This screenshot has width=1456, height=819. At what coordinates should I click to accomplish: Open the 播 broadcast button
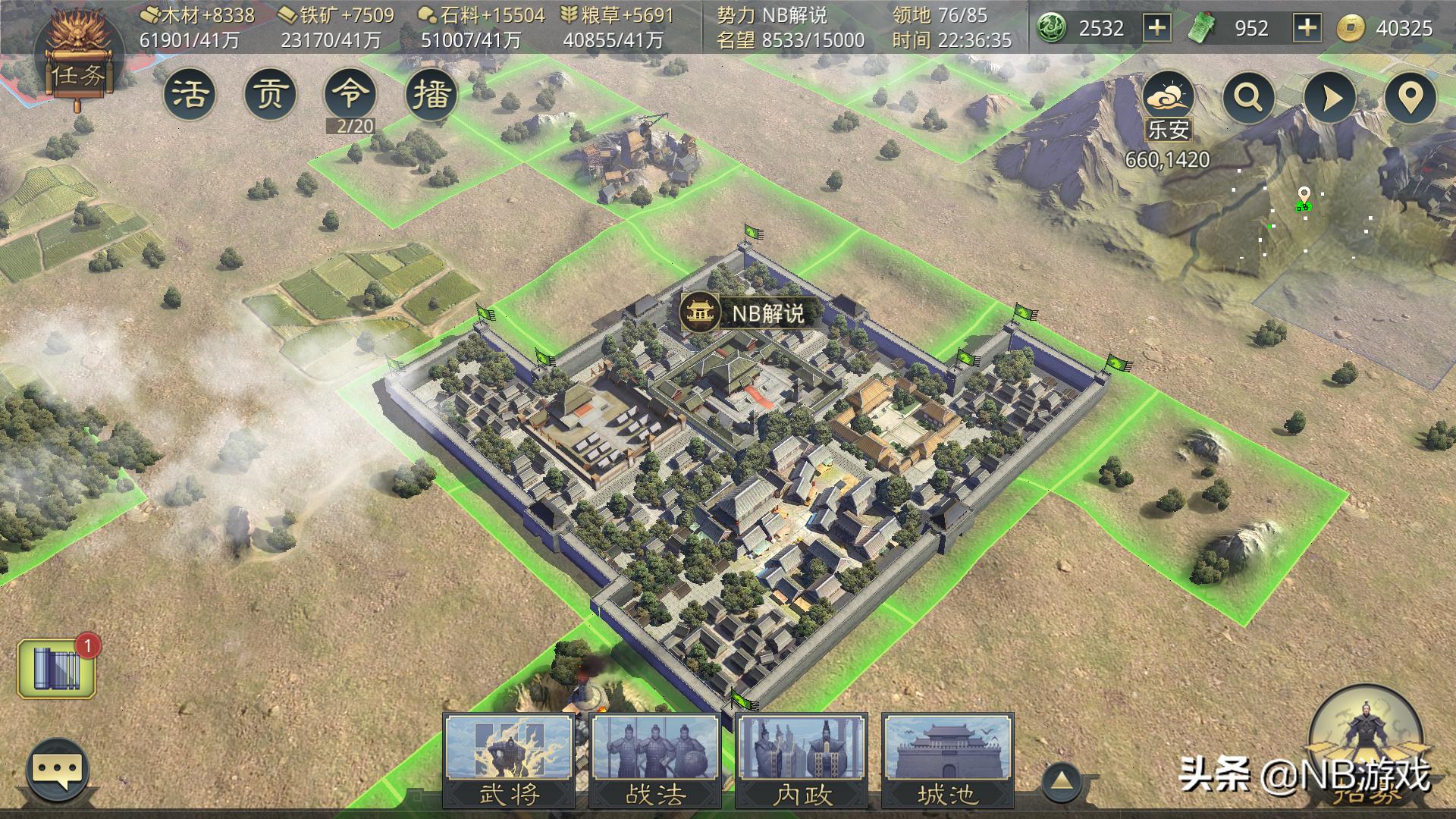point(431,95)
